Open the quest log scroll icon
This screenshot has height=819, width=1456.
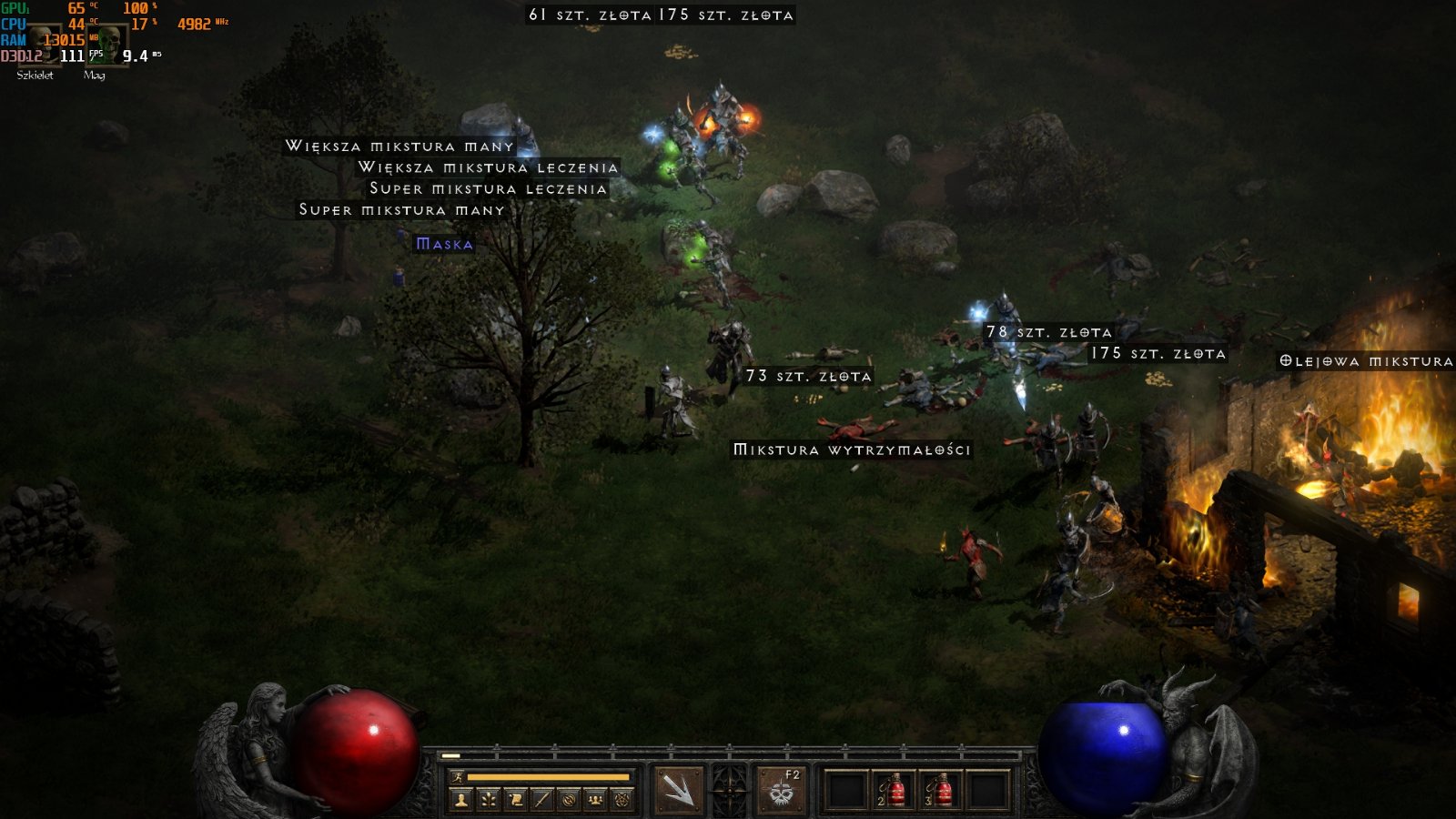(x=515, y=800)
